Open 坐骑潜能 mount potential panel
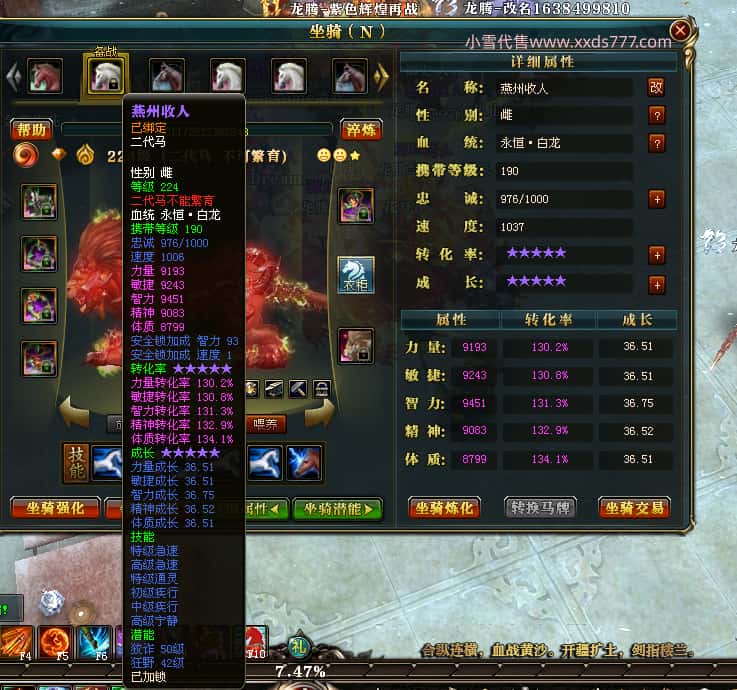The height and width of the screenshot is (690, 737). point(338,508)
